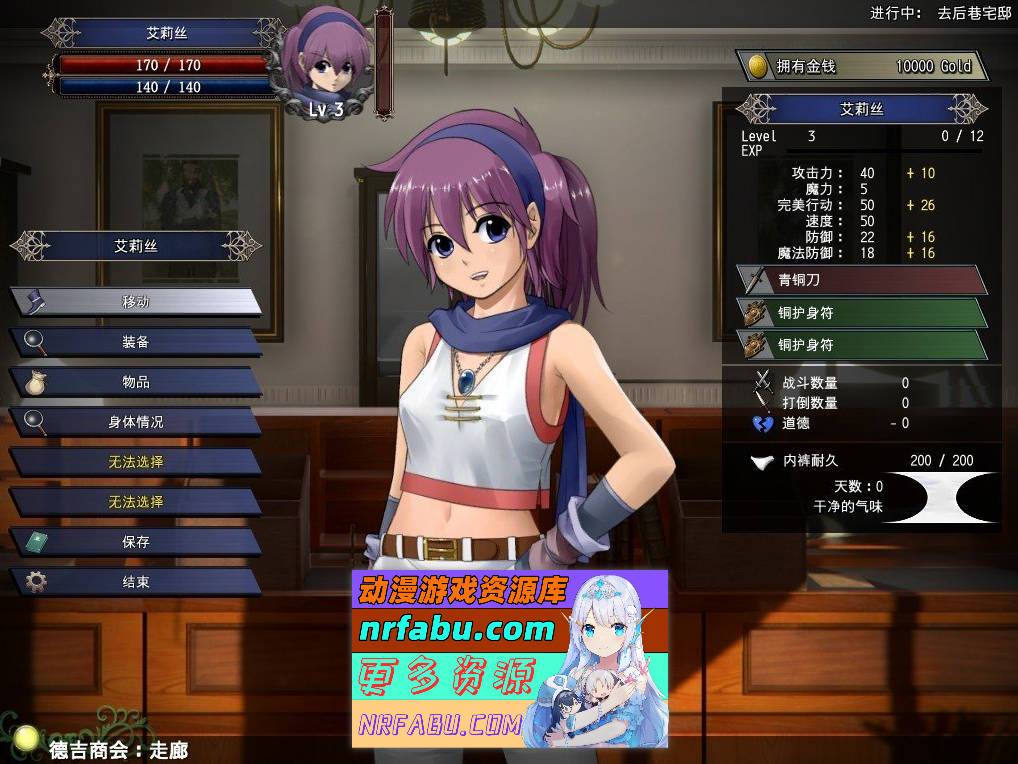Open the 装备 (Equipment) menu

(136, 342)
